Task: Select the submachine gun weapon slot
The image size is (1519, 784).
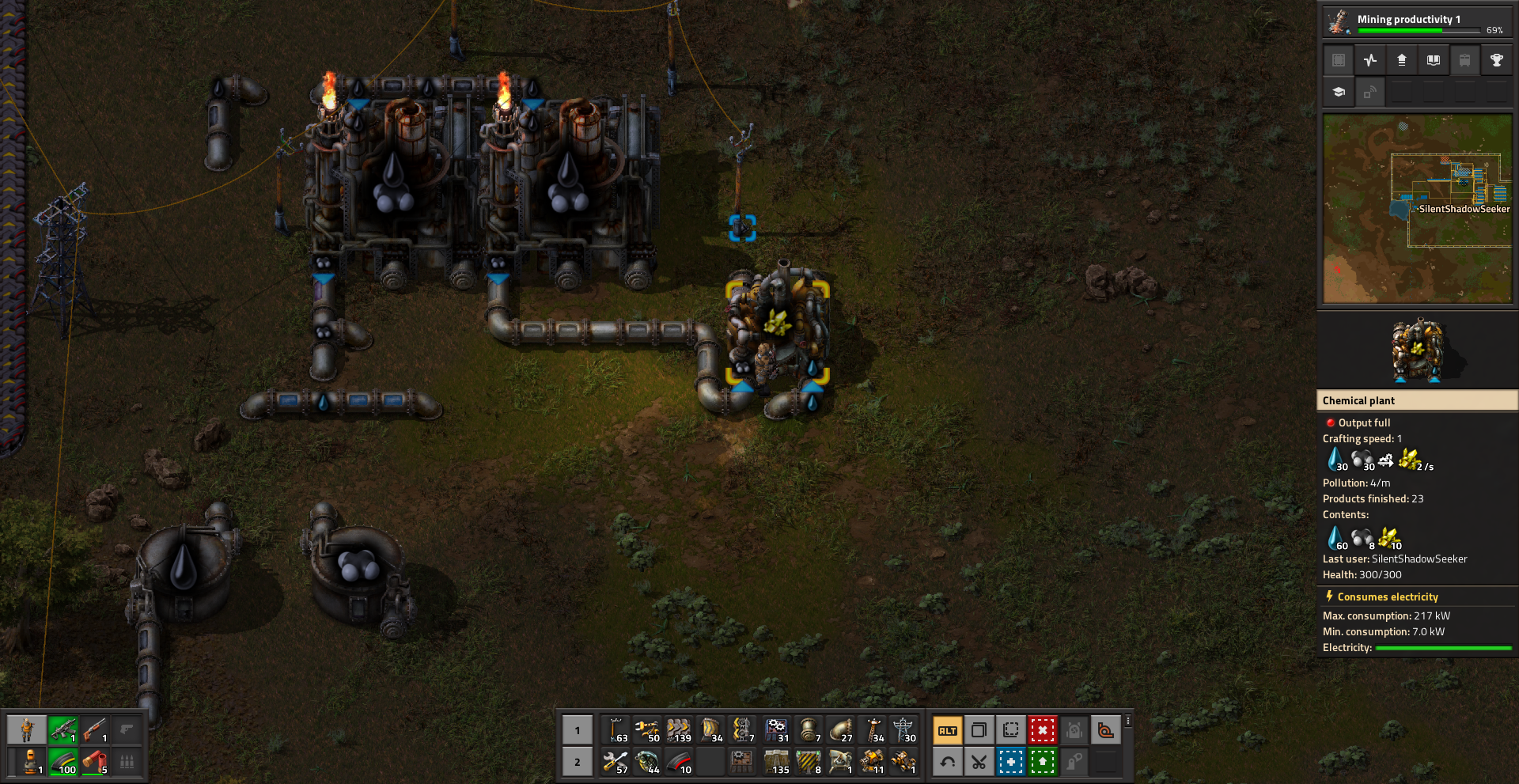Action: pos(63,729)
